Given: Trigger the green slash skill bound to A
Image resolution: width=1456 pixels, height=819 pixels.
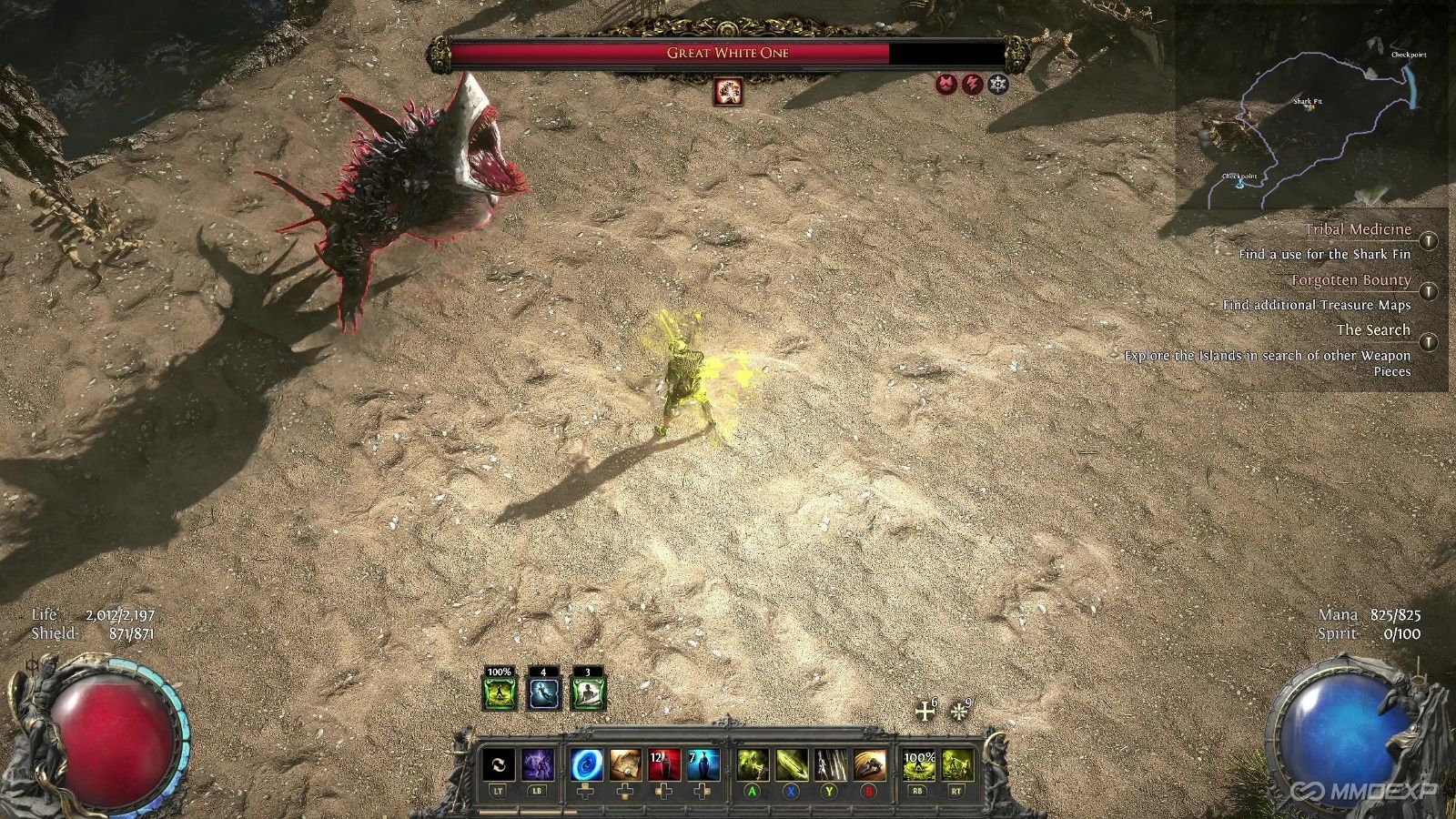Looking at the screenshot, I should click(x=753, y=765).
